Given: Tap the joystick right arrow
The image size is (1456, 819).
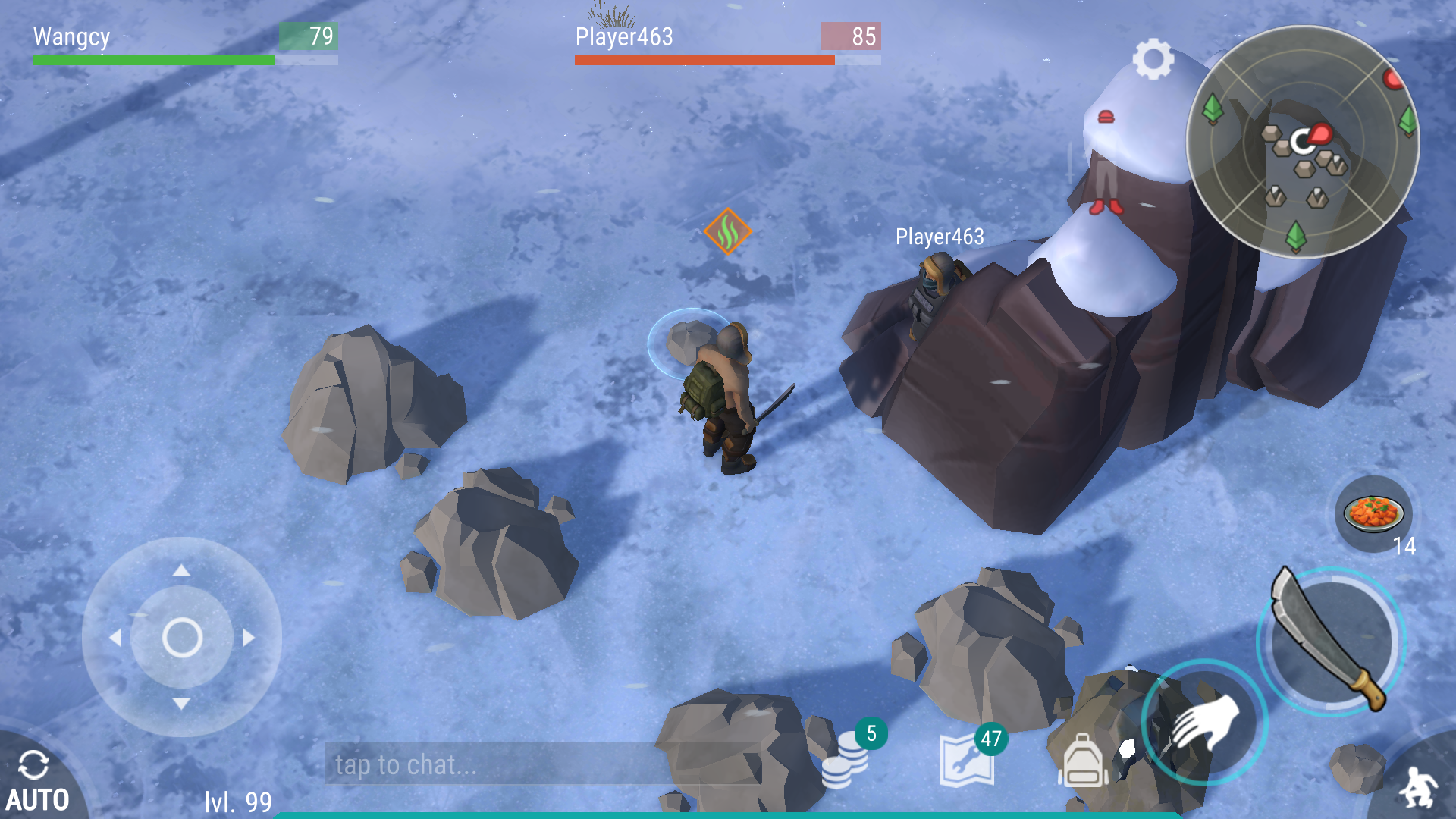Looking at the screenshot, I should click(249, 638).
